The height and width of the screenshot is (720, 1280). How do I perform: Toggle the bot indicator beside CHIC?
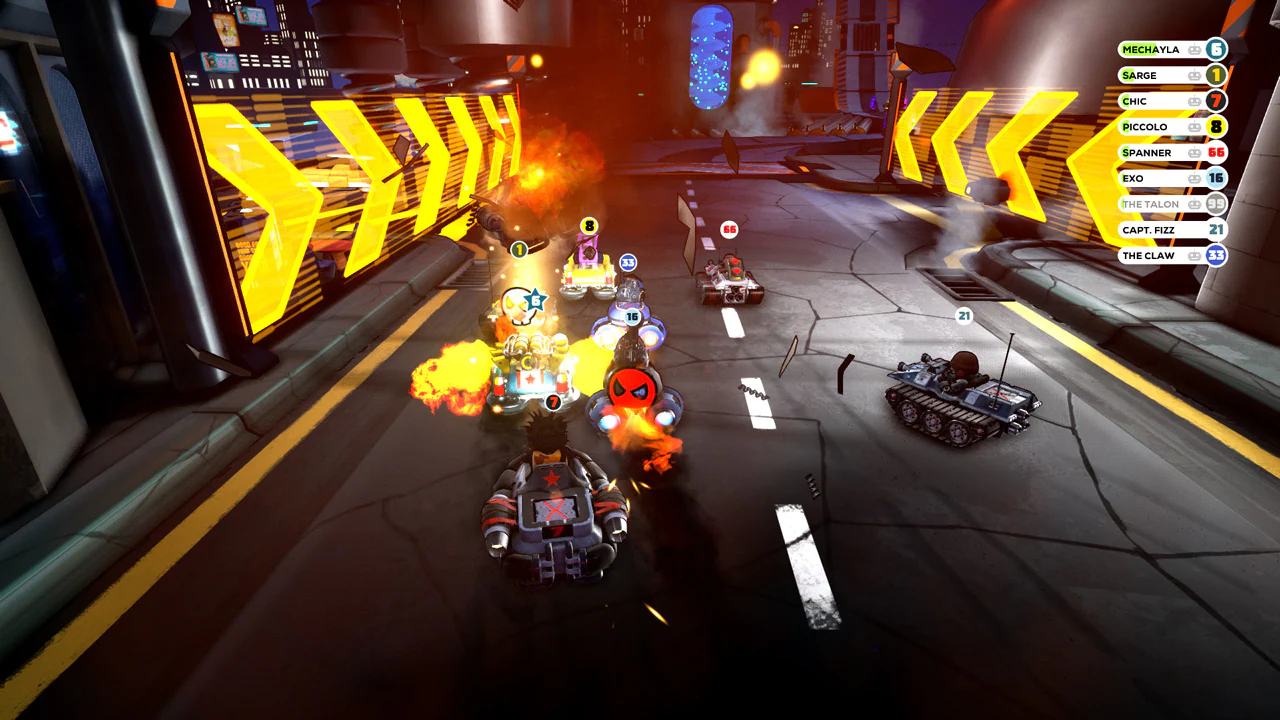tap(1195, 101)
